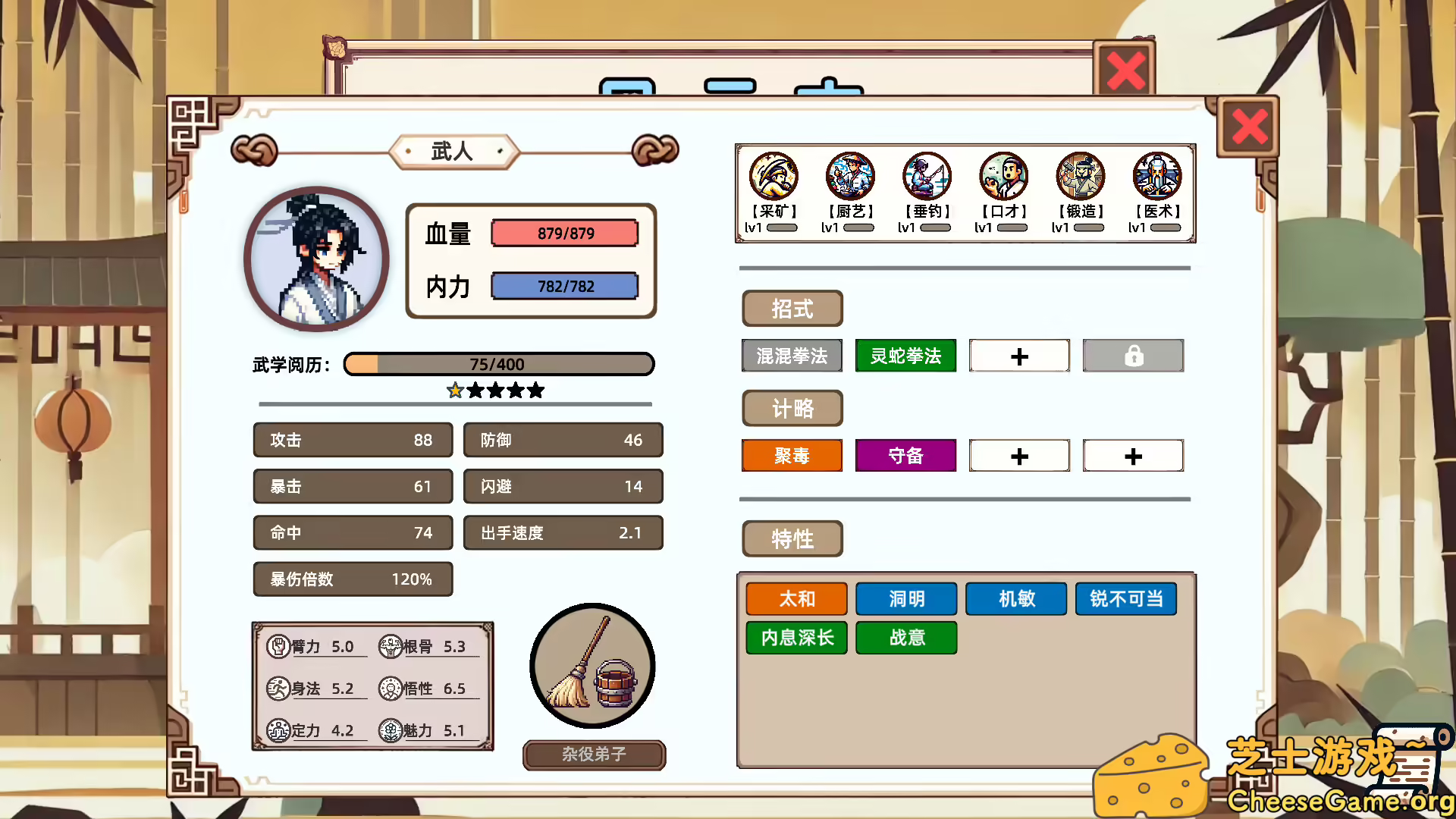
Task: Toggle the 太和 trait
Action: 796,598
